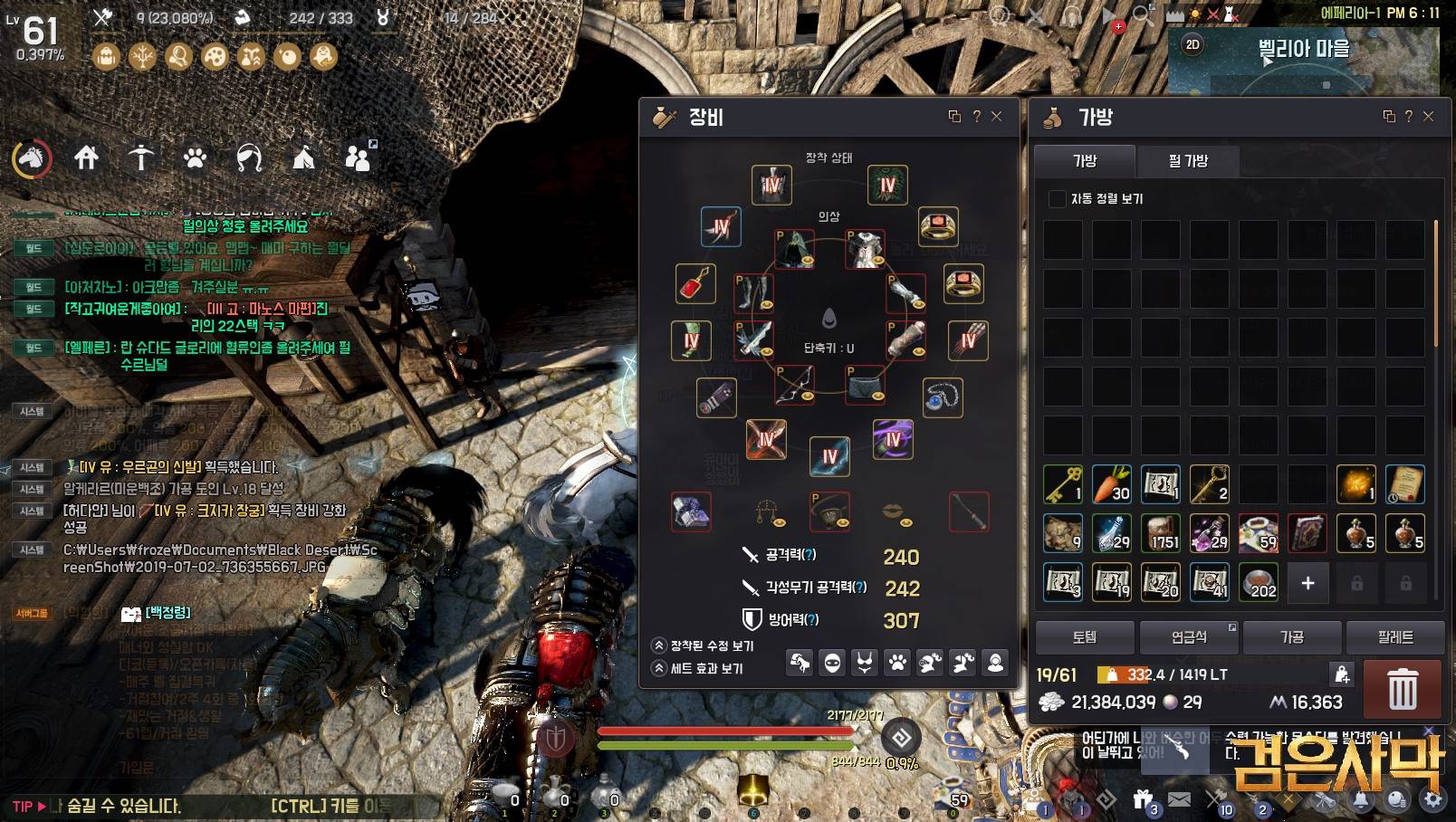Open the 팔레트 button

1395,637
